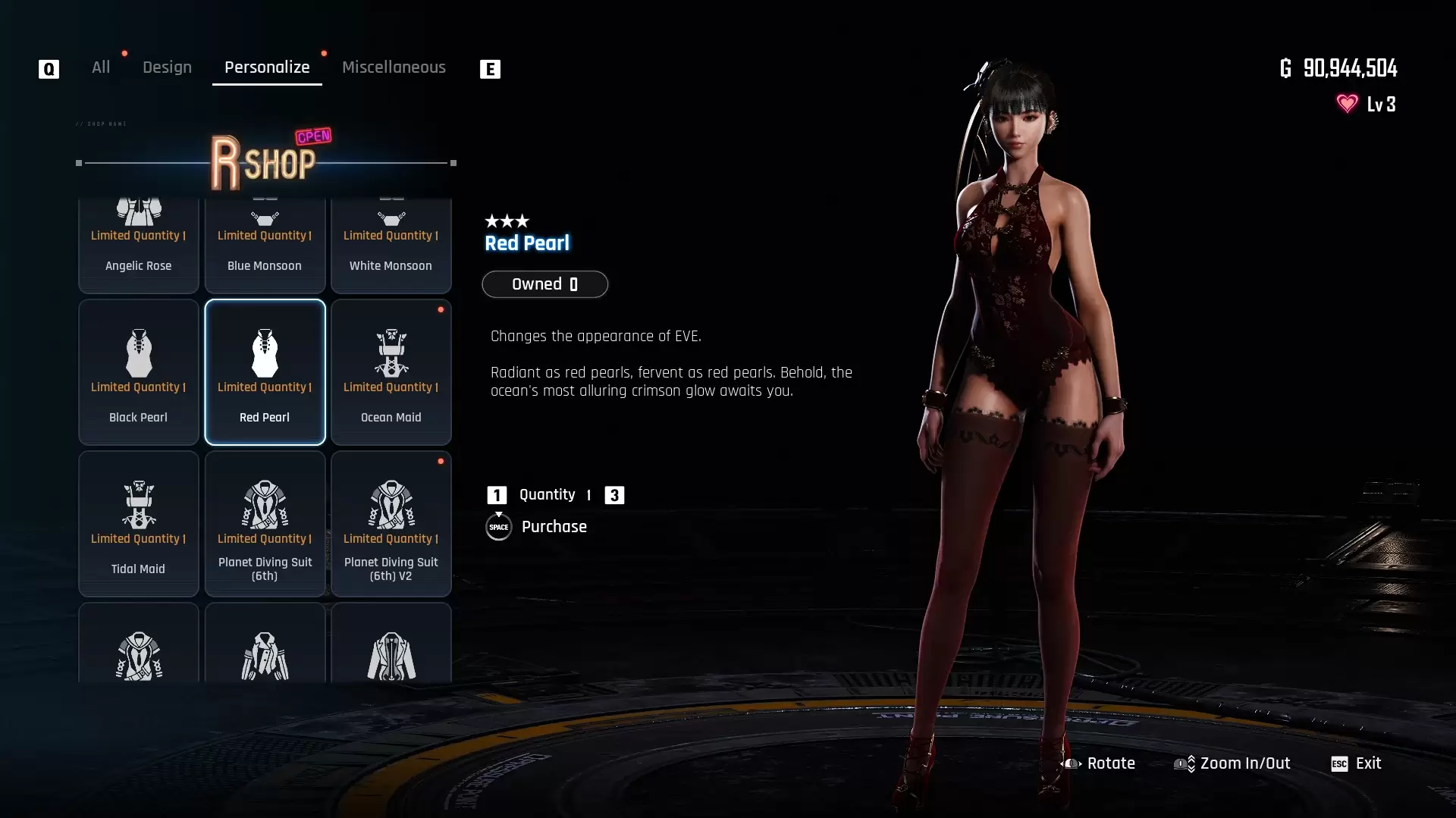The image size is (1456, 818).
Task: Choose Planet Diving Suit (6th) V2
Action: pyautogui.click(x=391, y=523)
